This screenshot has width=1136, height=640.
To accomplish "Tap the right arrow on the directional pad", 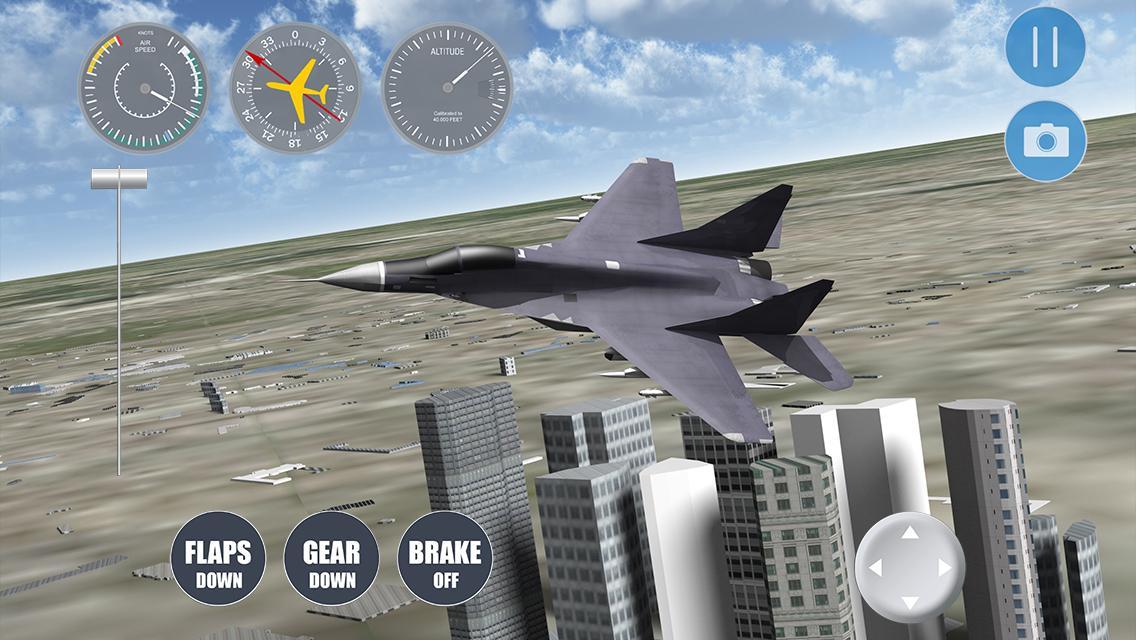I will click(943, 568).
